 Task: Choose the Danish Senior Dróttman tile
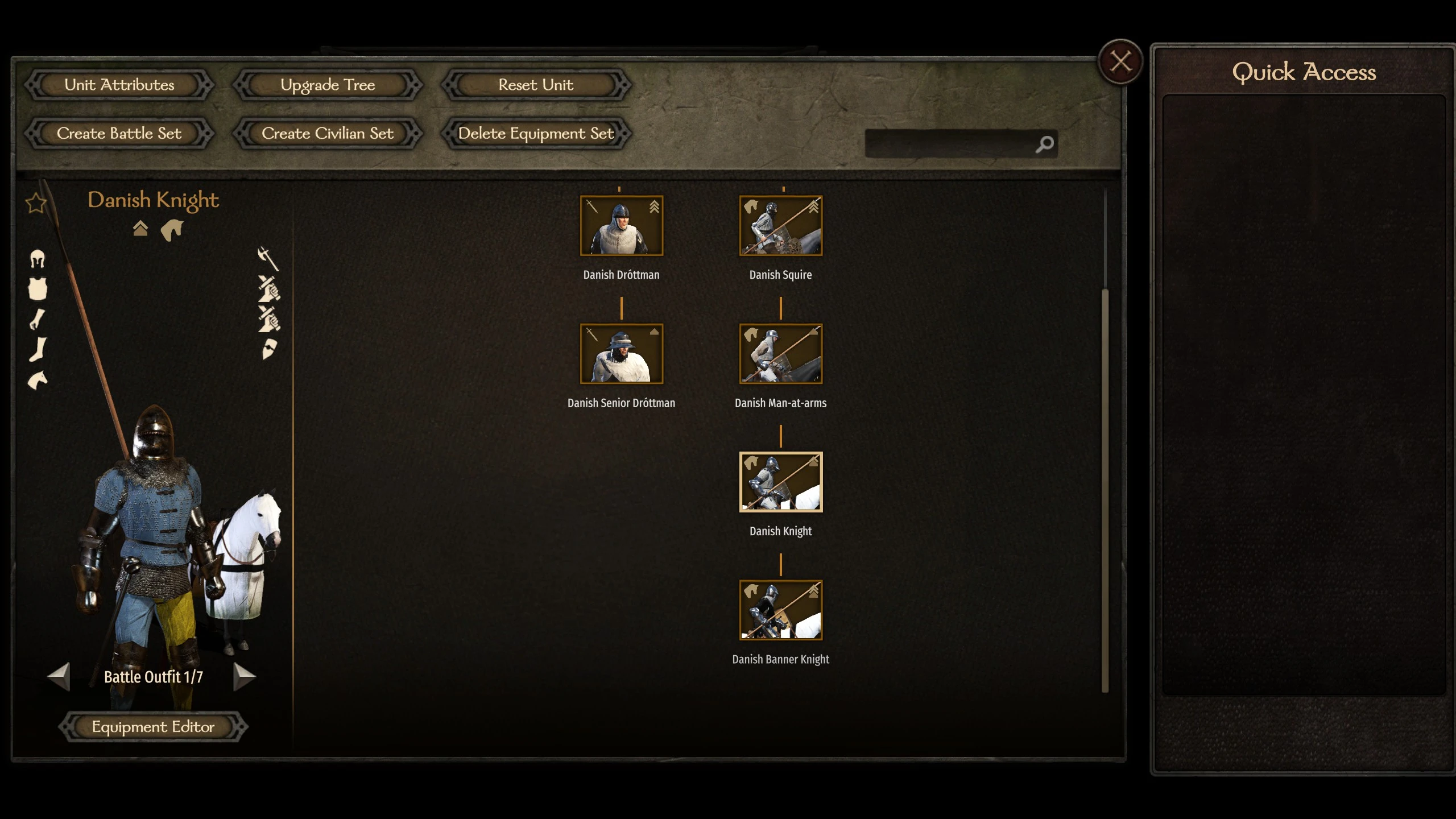(x=621, y=354)
